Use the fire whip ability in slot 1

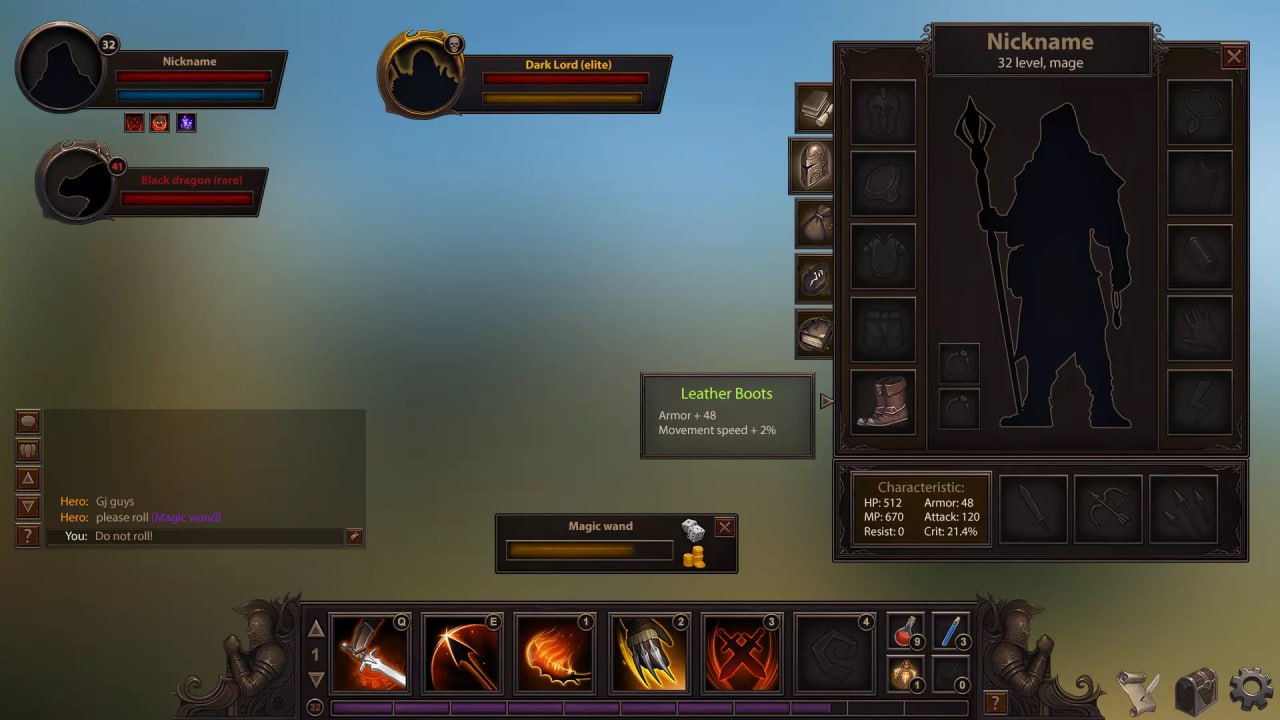pyautogui.click(x=553, y=651)
